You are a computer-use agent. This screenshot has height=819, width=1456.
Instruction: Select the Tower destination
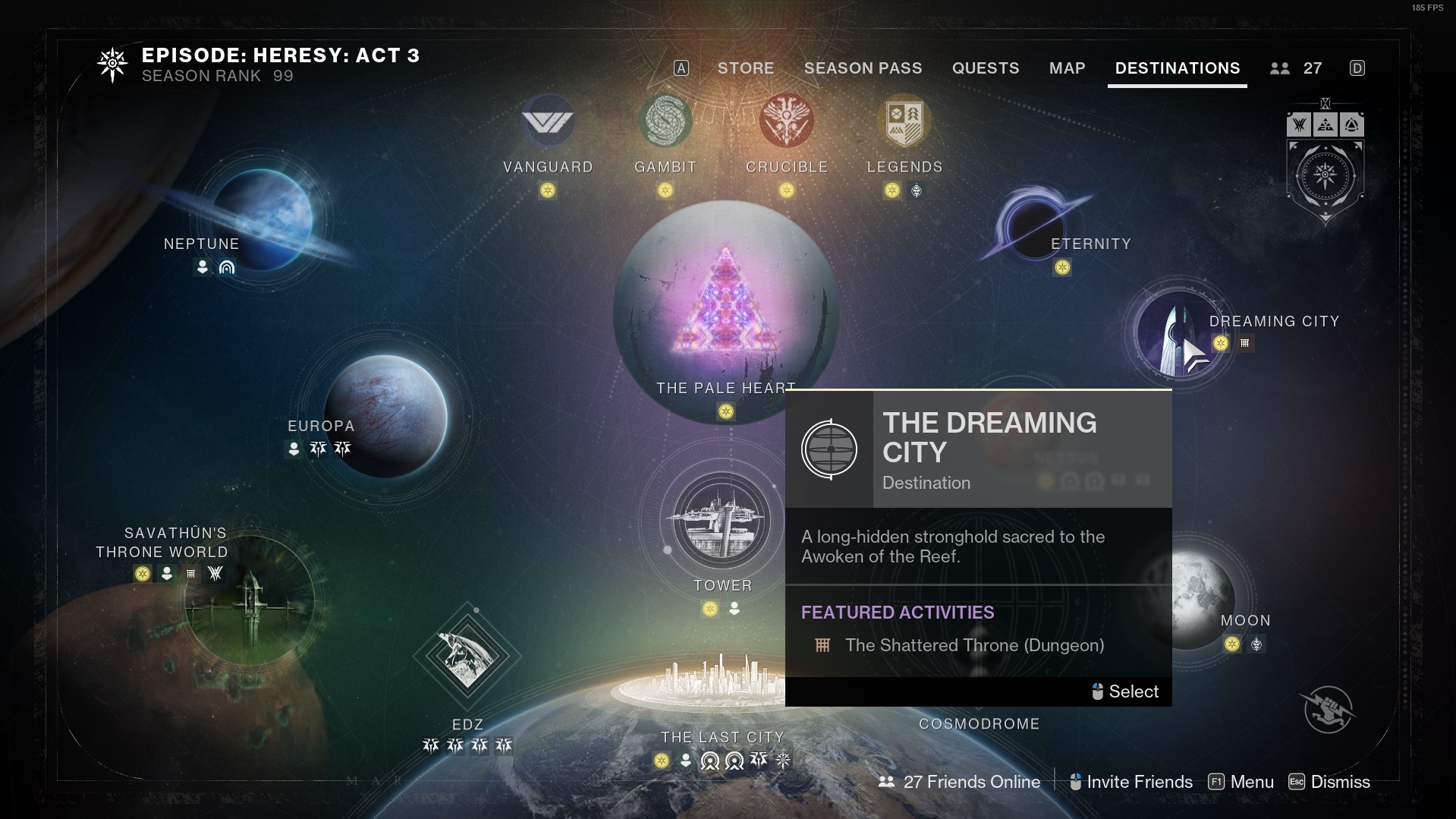[x=722, y=521]
